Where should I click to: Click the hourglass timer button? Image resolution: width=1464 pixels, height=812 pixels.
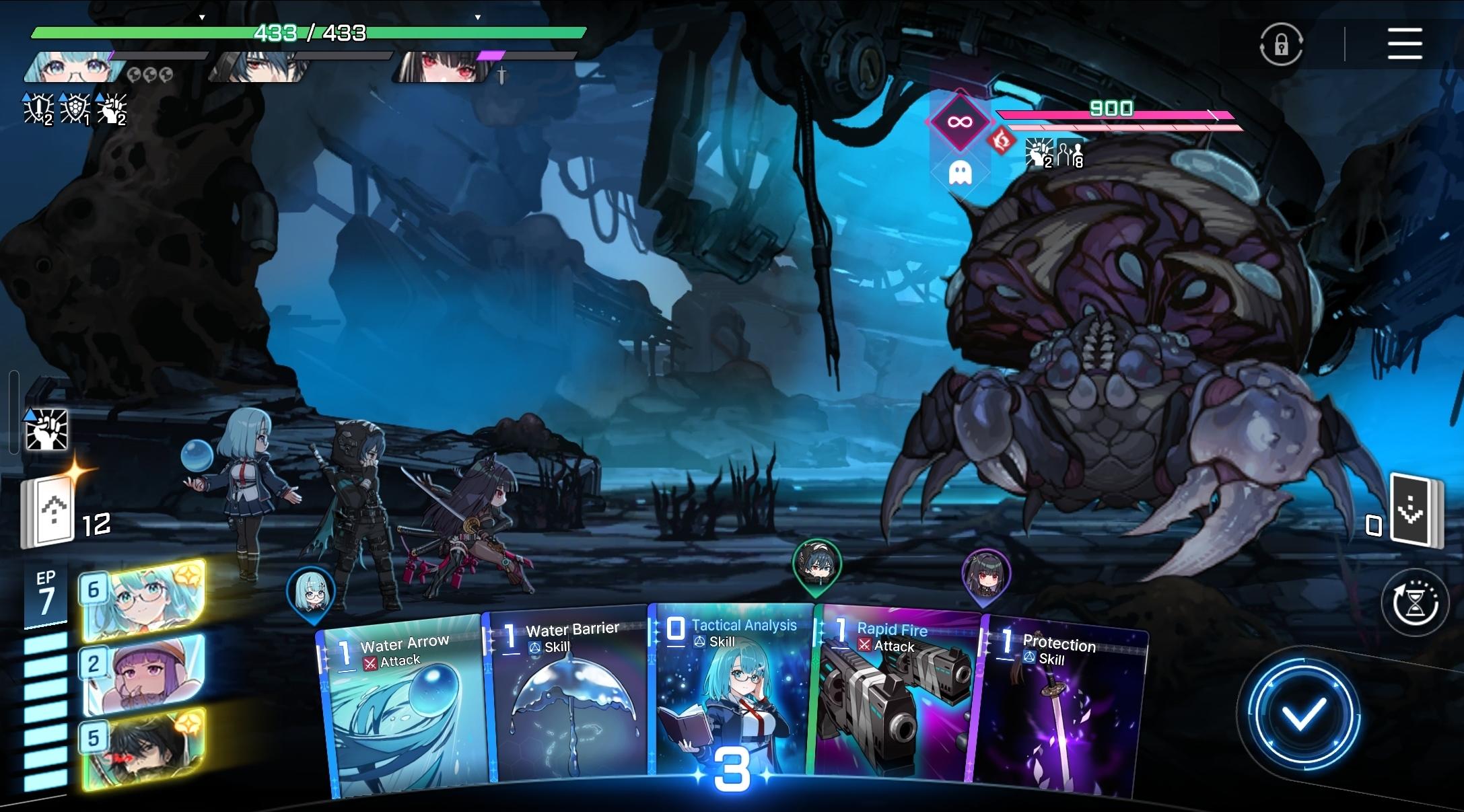point(1414,603)
